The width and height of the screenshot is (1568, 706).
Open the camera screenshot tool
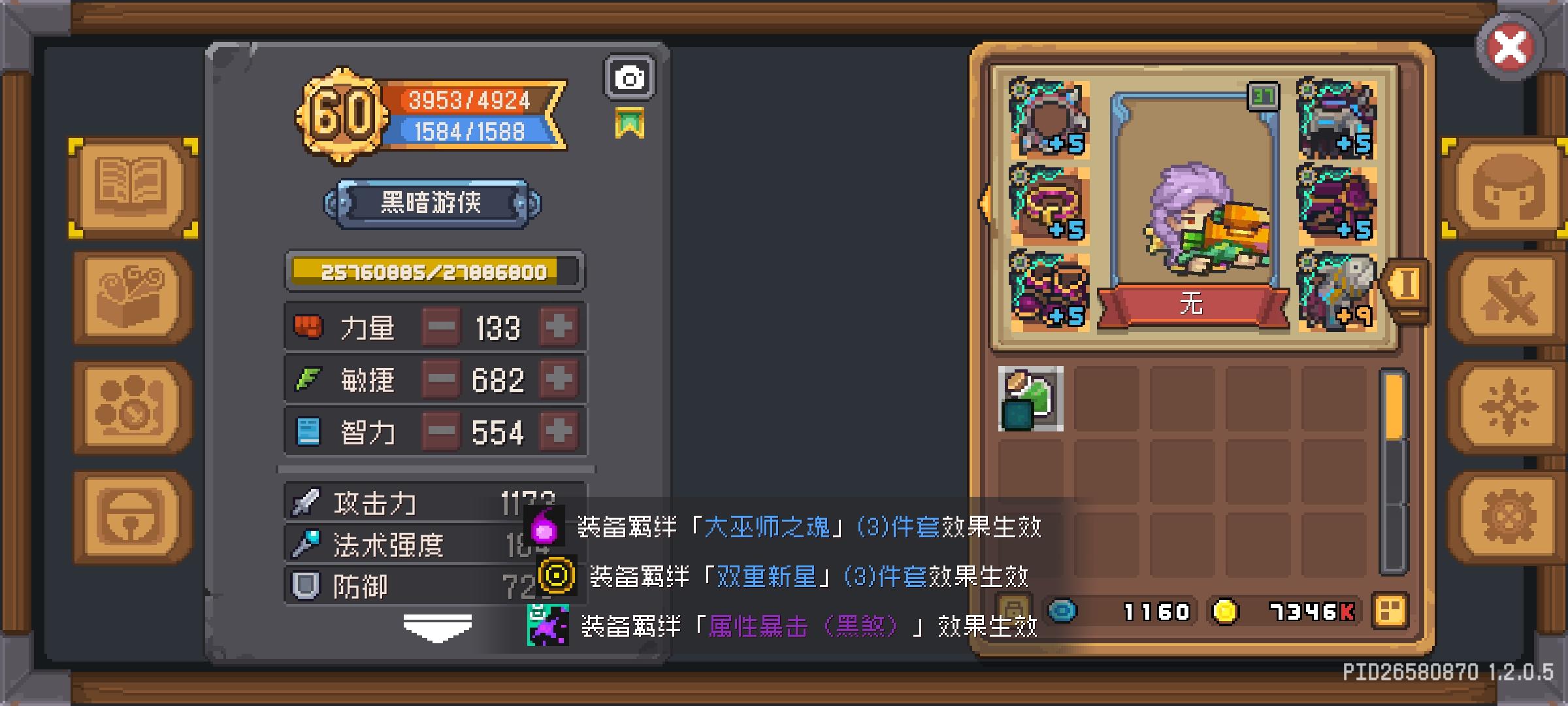pyautogui.click(x=629, y=77)
